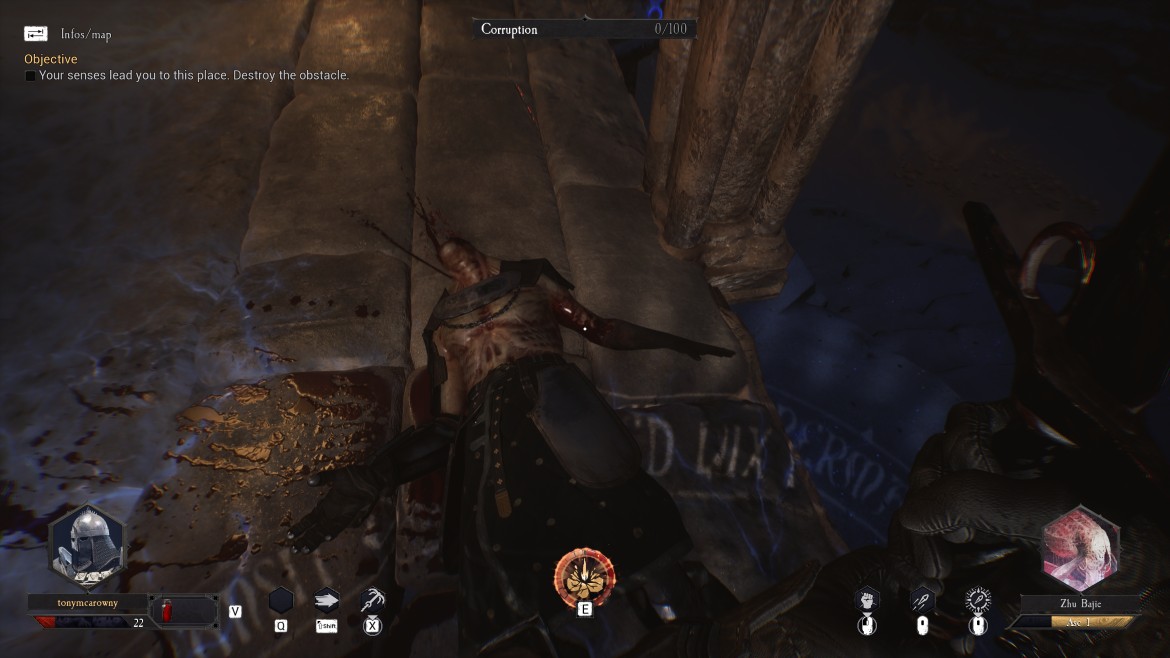Activate the dash arrow ability icon
The image size is (1170, 658).
point(326,600)
